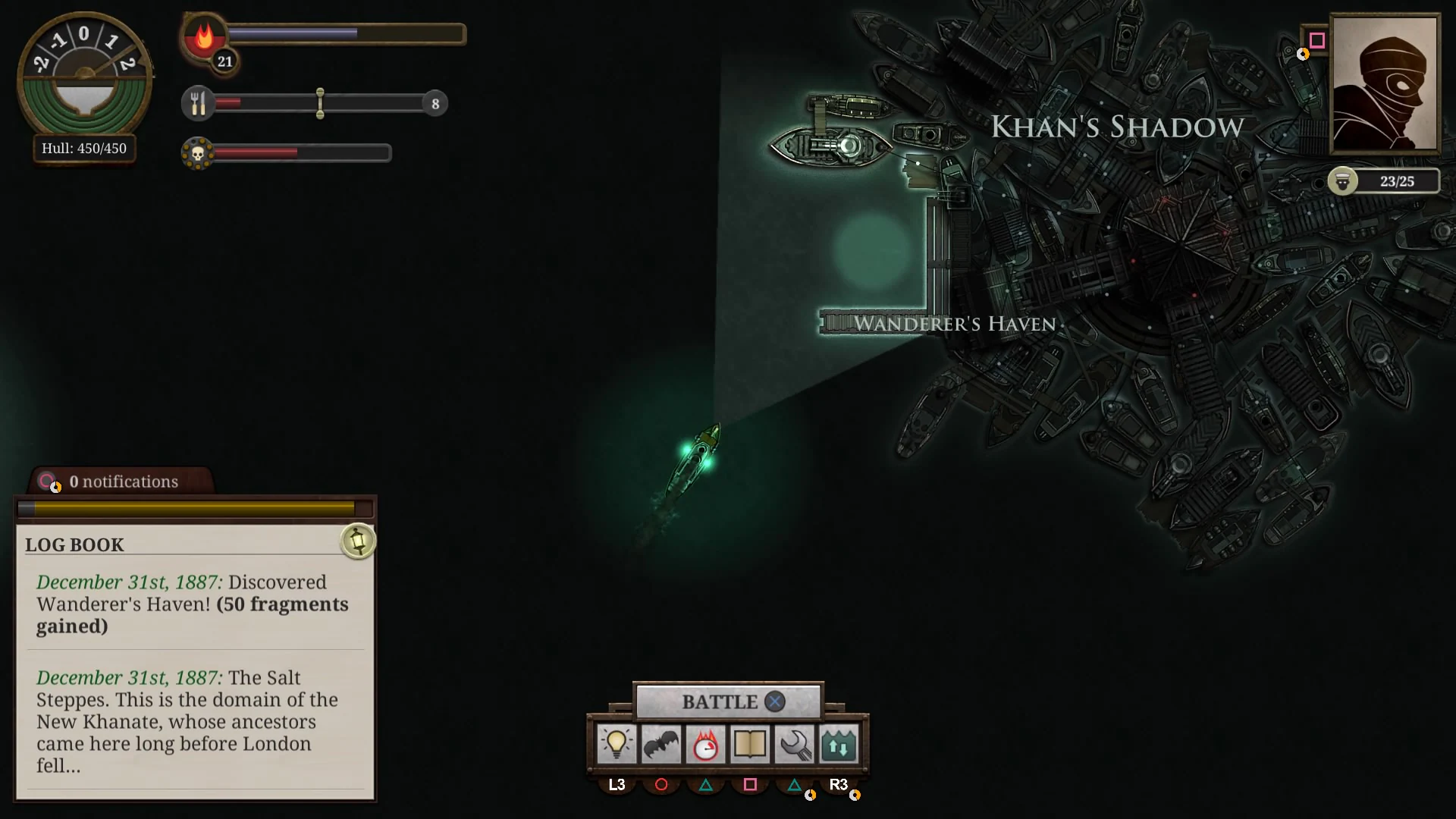Toggle the pink square gadget near the portrait
This screenshot has height=819, width=1456.
(x=1317, y=42)
